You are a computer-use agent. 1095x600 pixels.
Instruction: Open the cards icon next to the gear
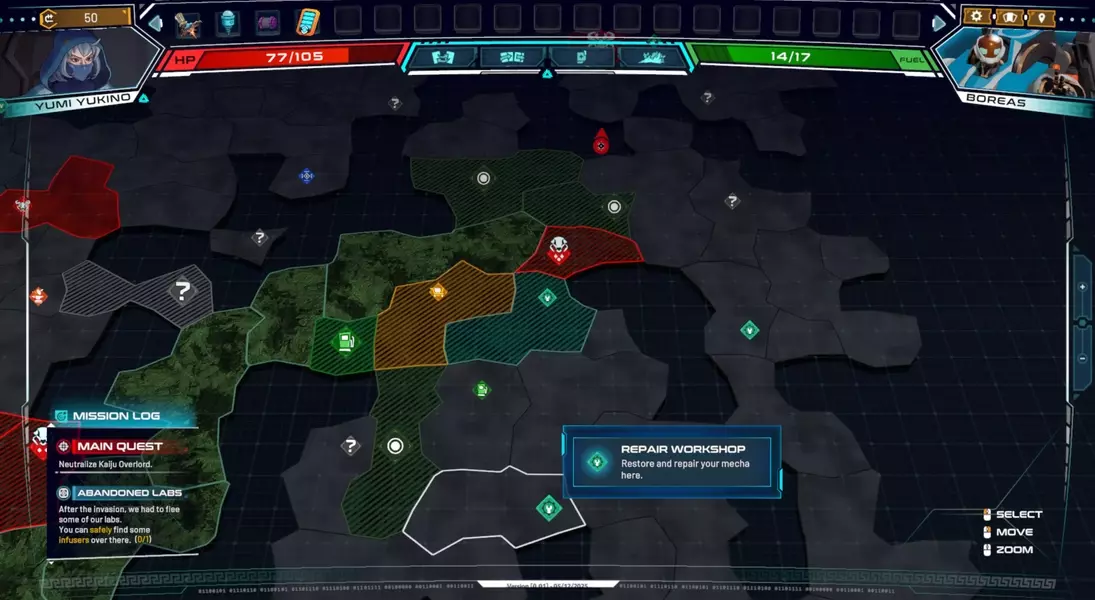point(1009,17)
